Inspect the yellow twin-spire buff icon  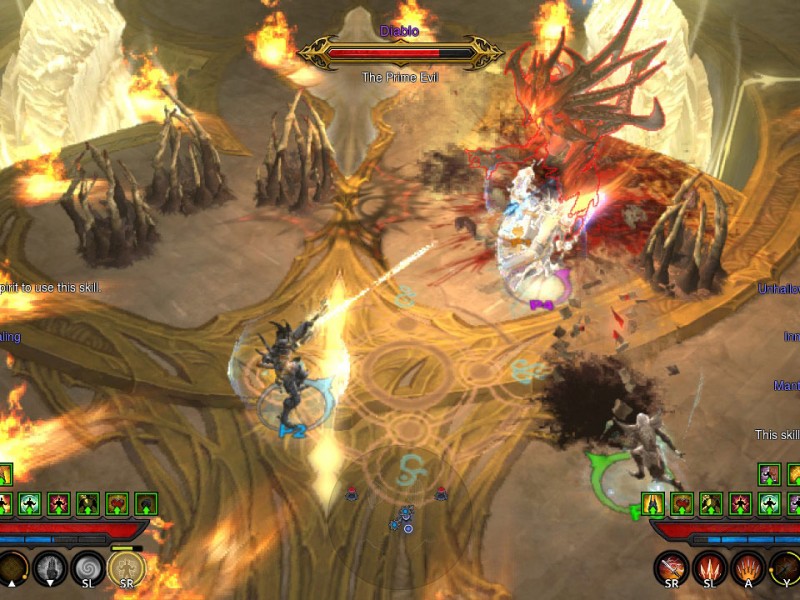point(653,502)
